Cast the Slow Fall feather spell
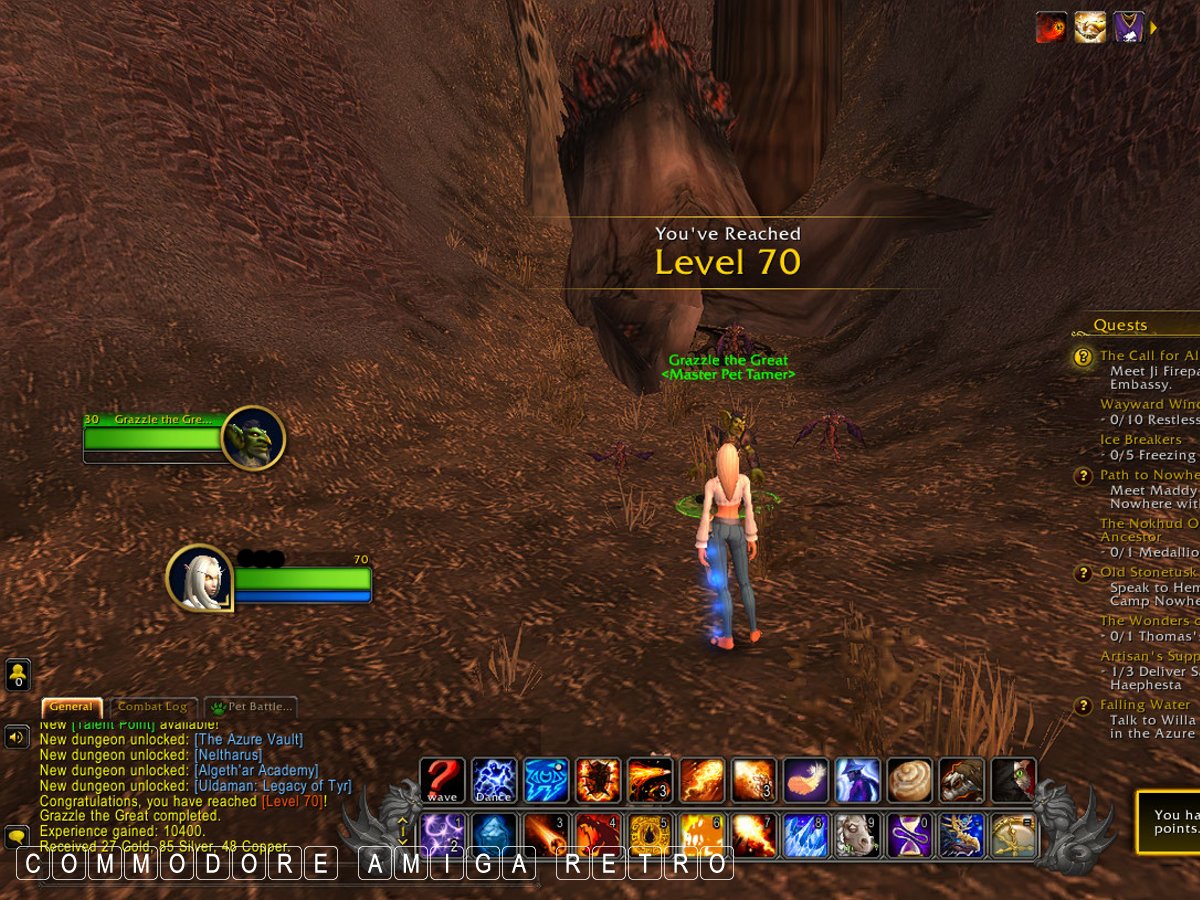1200x900 pixels. [x=806, y=780]
